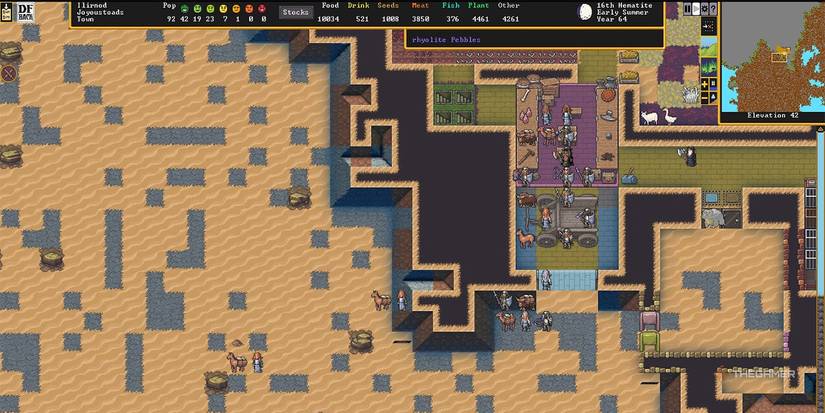825x413 pixels.
Task: Click the DFHack logo button
Action: (x=11, y=12)
